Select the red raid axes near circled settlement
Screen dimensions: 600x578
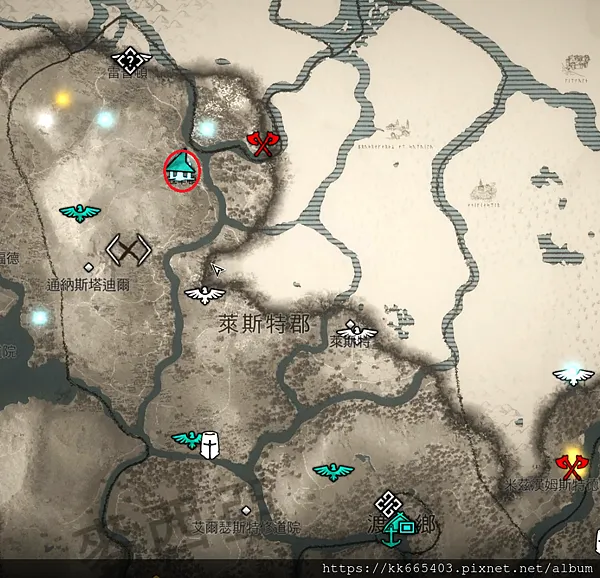pos(263,145)
